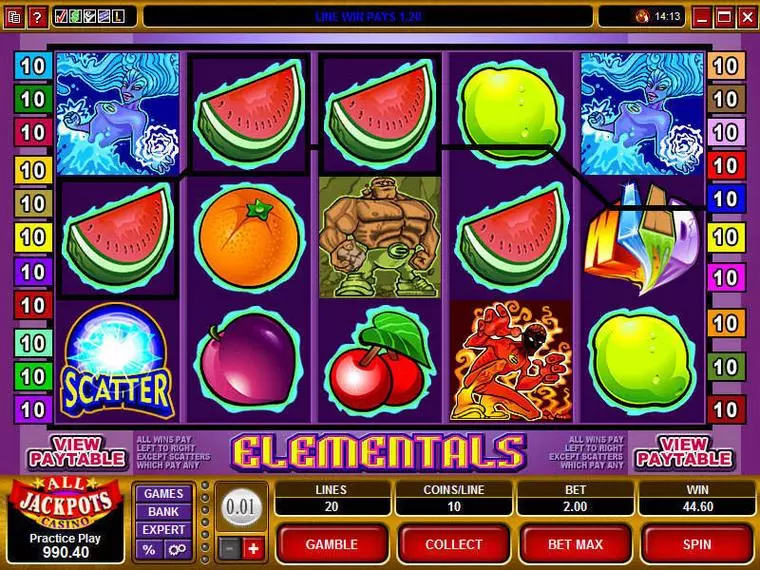Screen dimensions: 760x570
Task: View Paytable using the left button
Action: pyautogui.click(x=76, y=452)
